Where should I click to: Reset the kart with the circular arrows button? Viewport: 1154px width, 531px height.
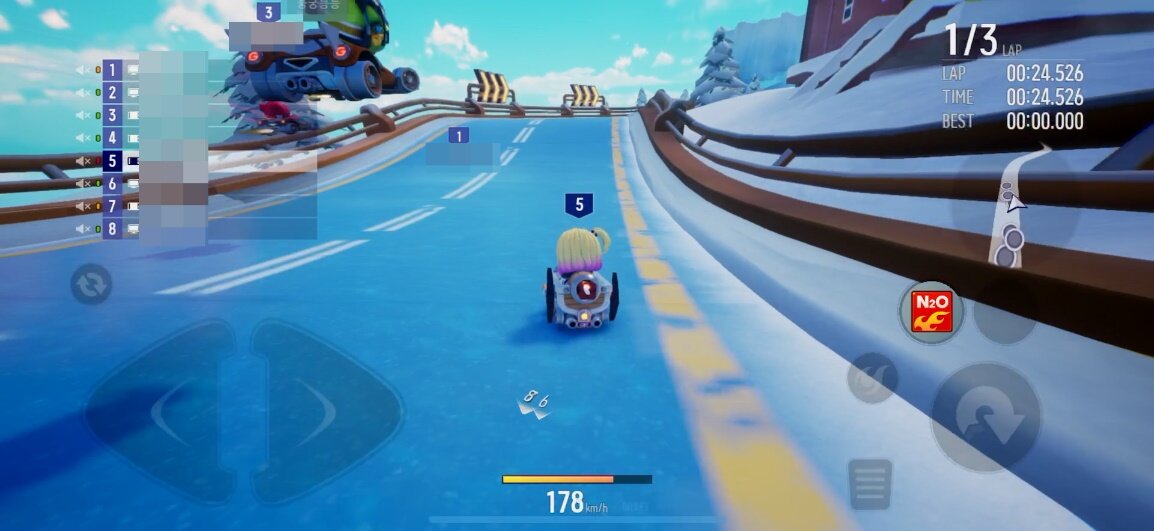click(91, 285)
